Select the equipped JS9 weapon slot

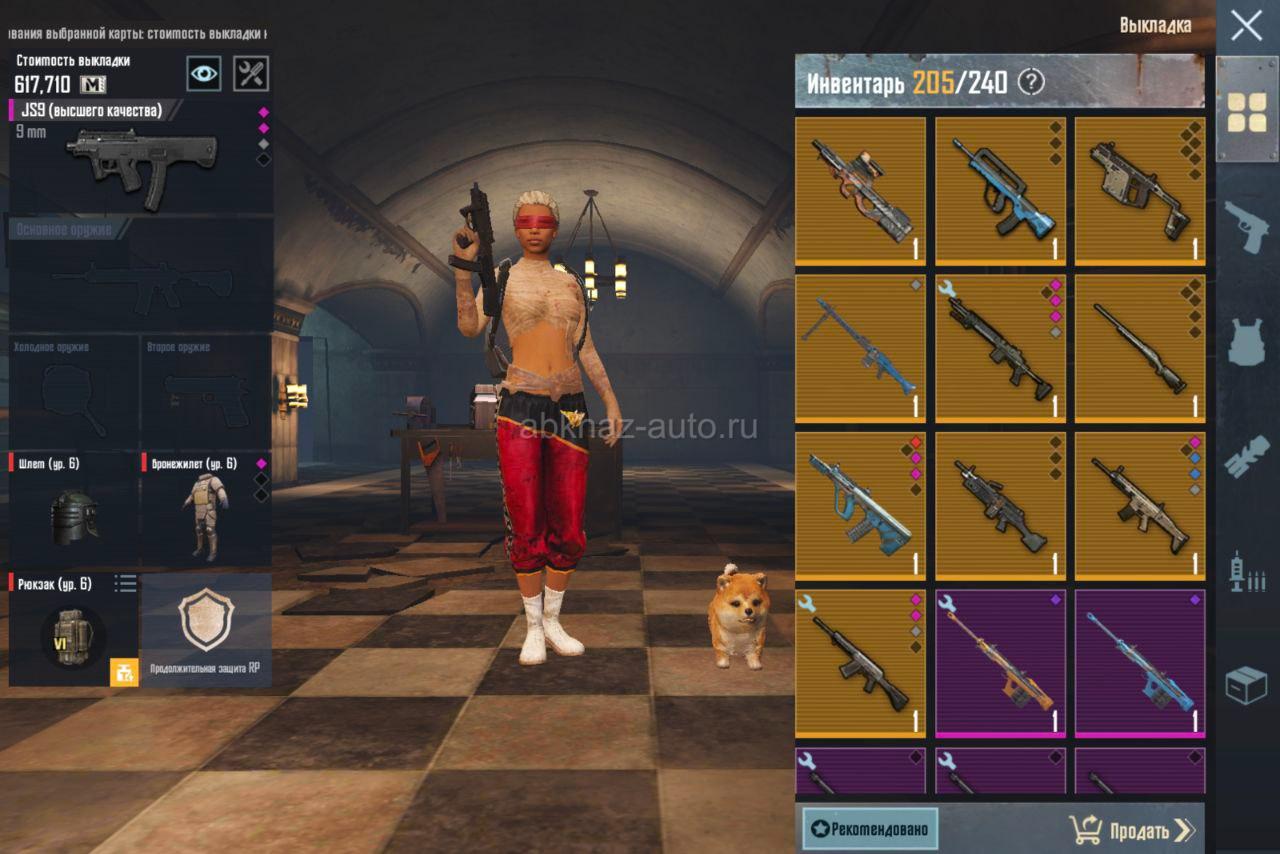[x=140, y=156]
